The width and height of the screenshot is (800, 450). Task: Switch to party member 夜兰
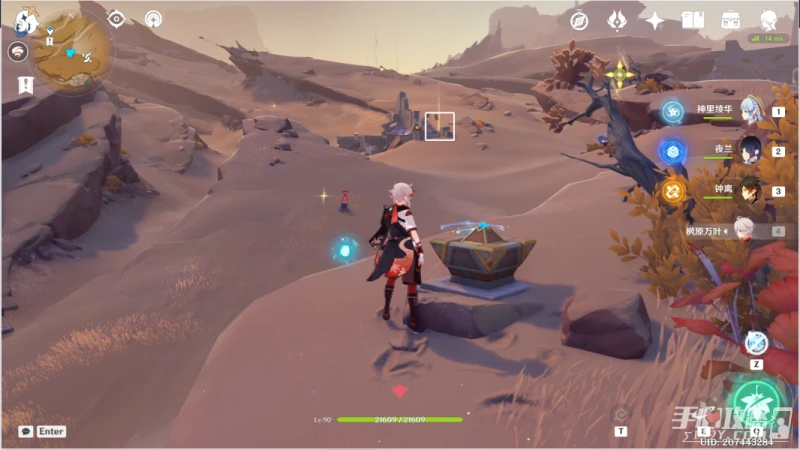pyautogui.click(x=742, y=151)
